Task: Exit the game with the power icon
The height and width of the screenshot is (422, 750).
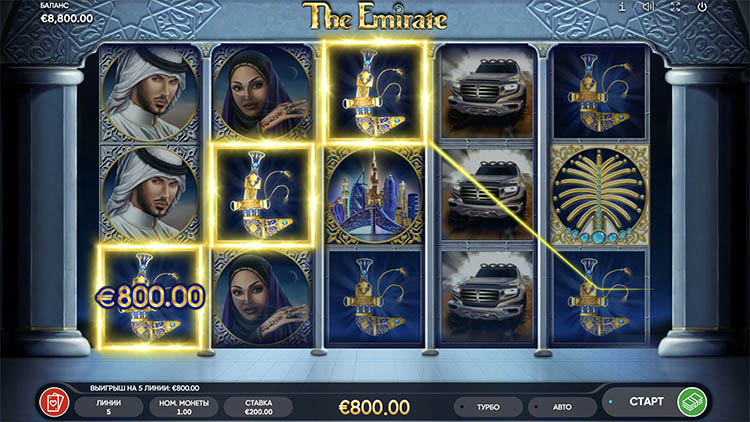Action: (702, 7)
